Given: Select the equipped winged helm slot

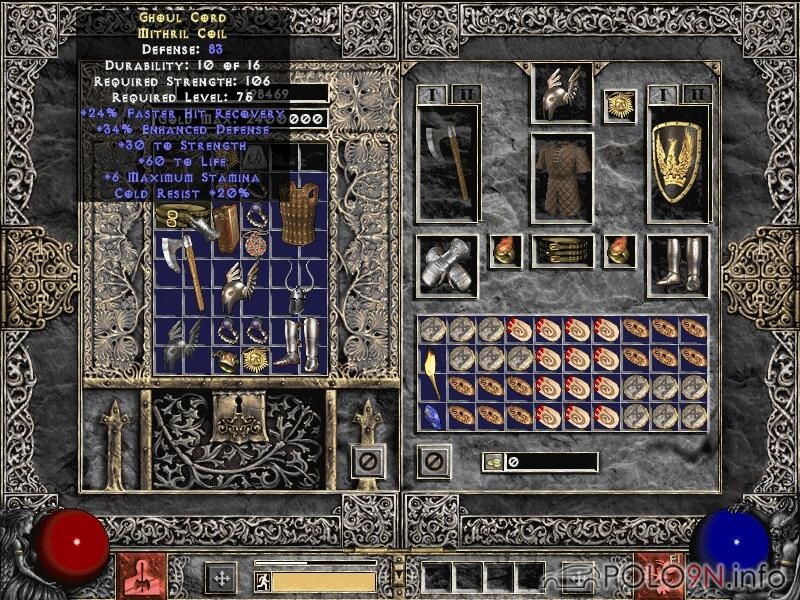Looking at the screenshot, I should [x=562, y=93].
